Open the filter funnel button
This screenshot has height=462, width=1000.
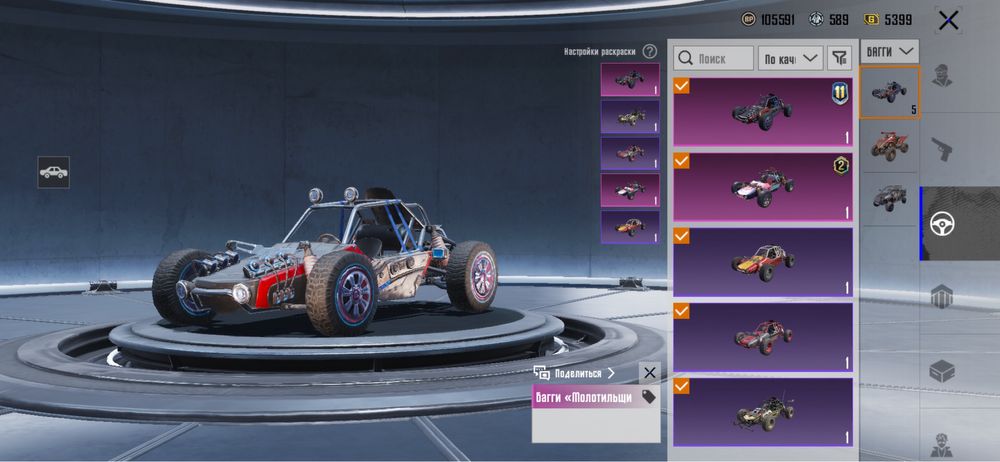[840, 58]
